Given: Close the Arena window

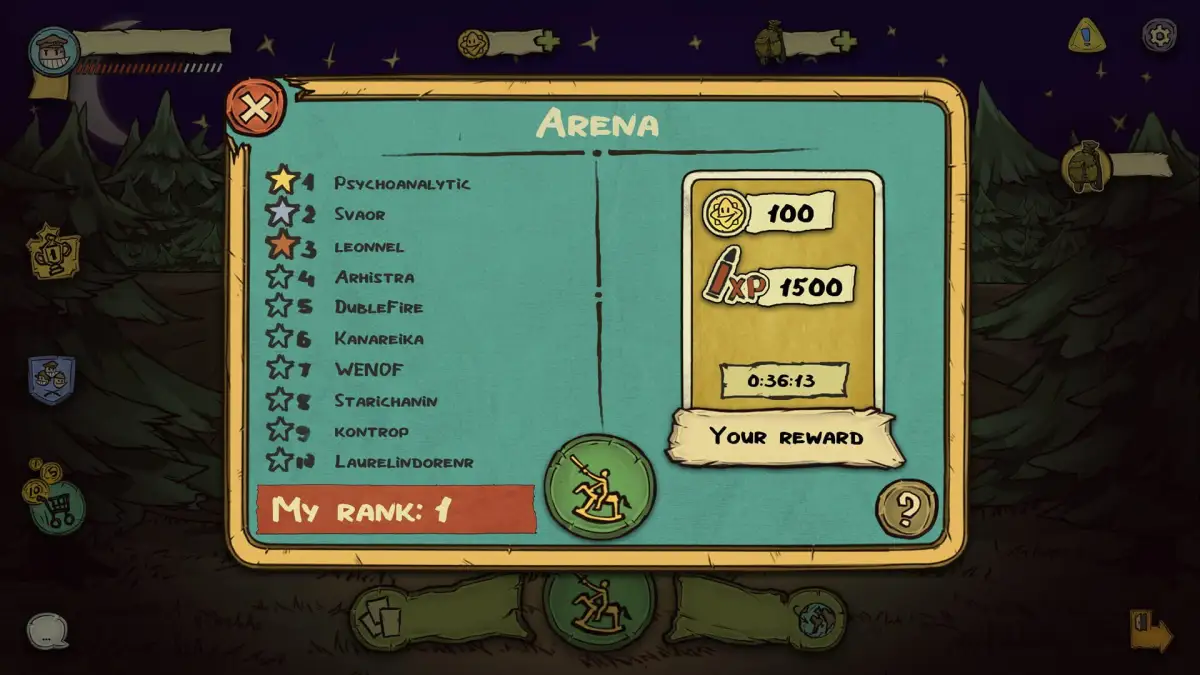Looking at the screenshot, I should pos(254,108).
